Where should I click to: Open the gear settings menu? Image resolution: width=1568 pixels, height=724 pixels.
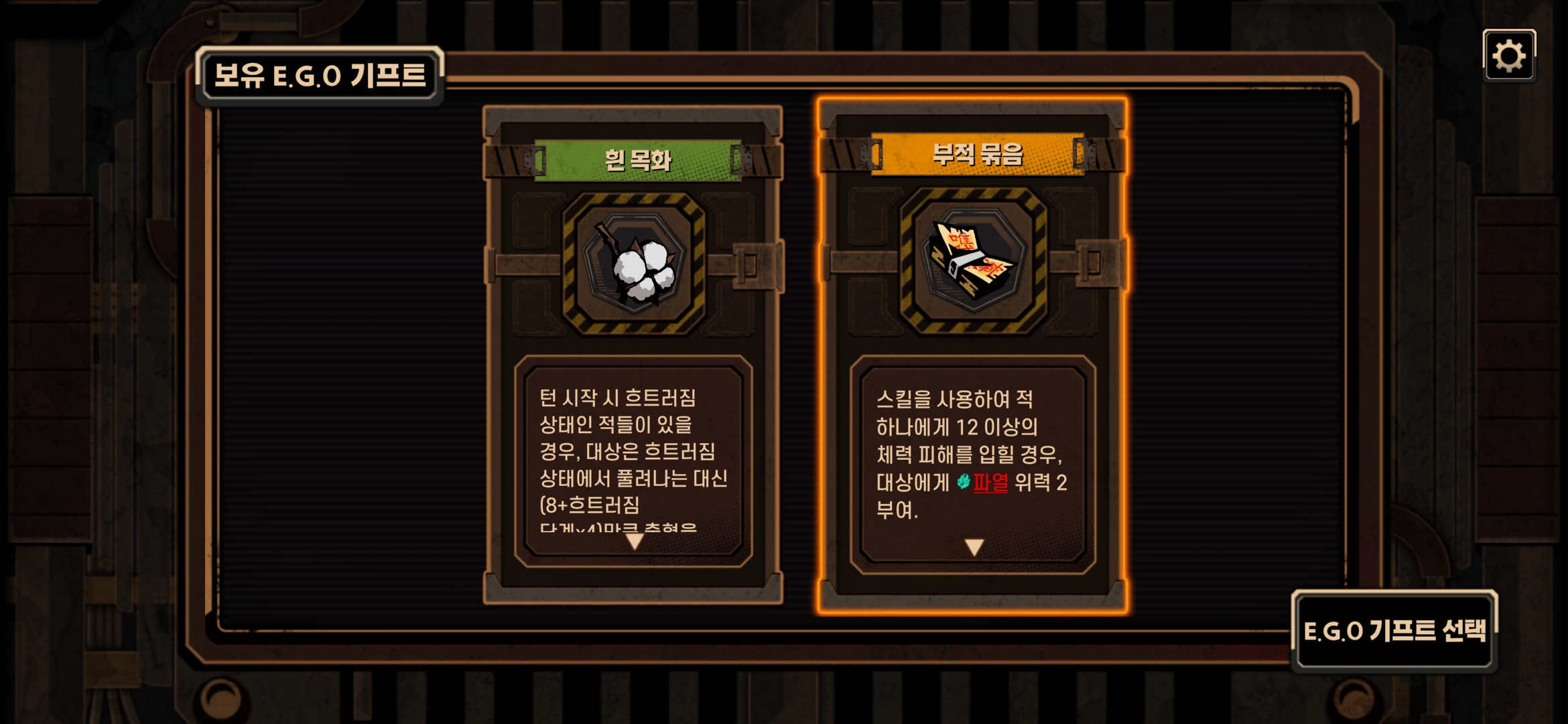(x=1508, y=56)
